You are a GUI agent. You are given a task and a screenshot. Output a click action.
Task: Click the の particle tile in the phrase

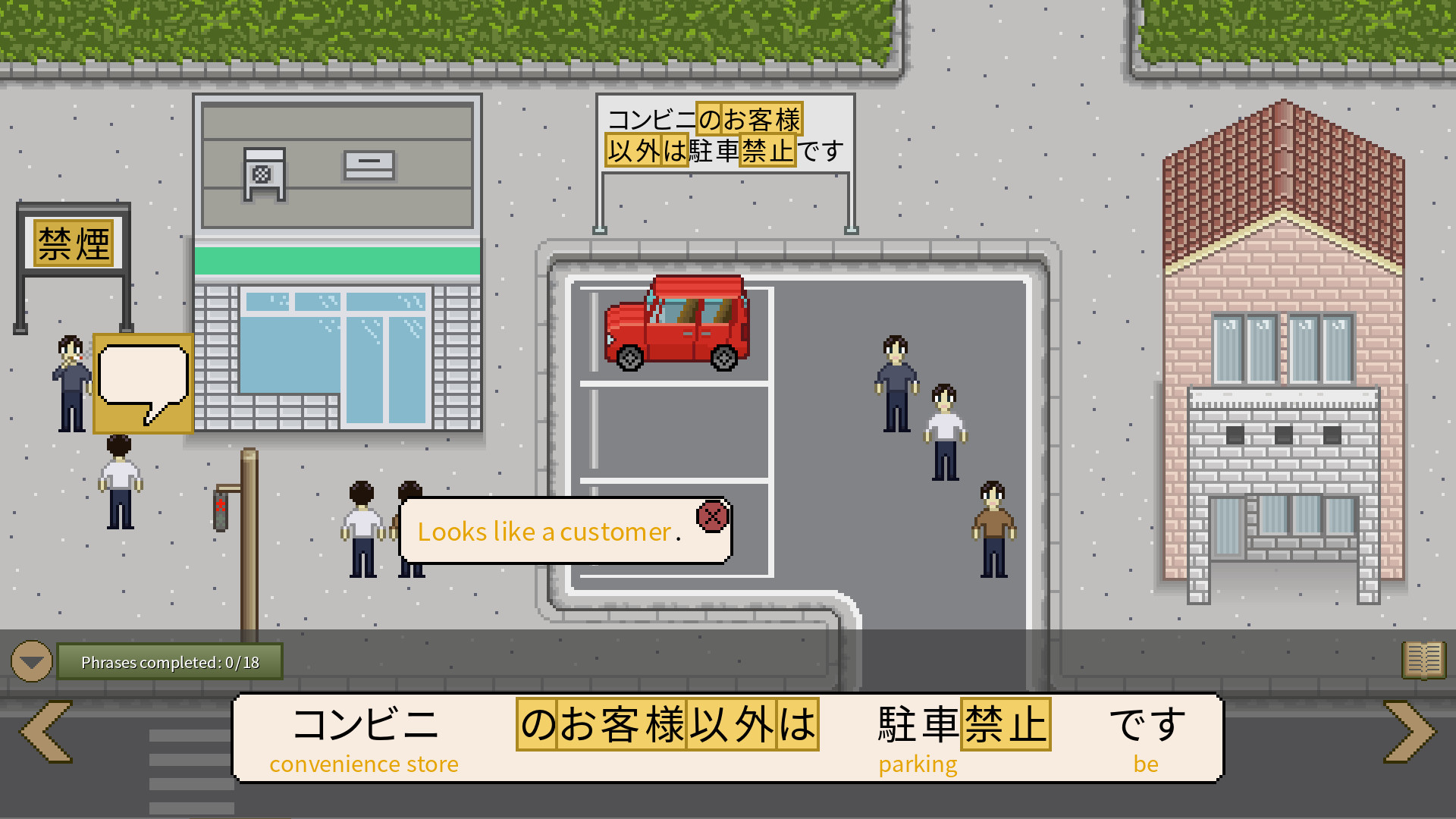tap(535, 724)
